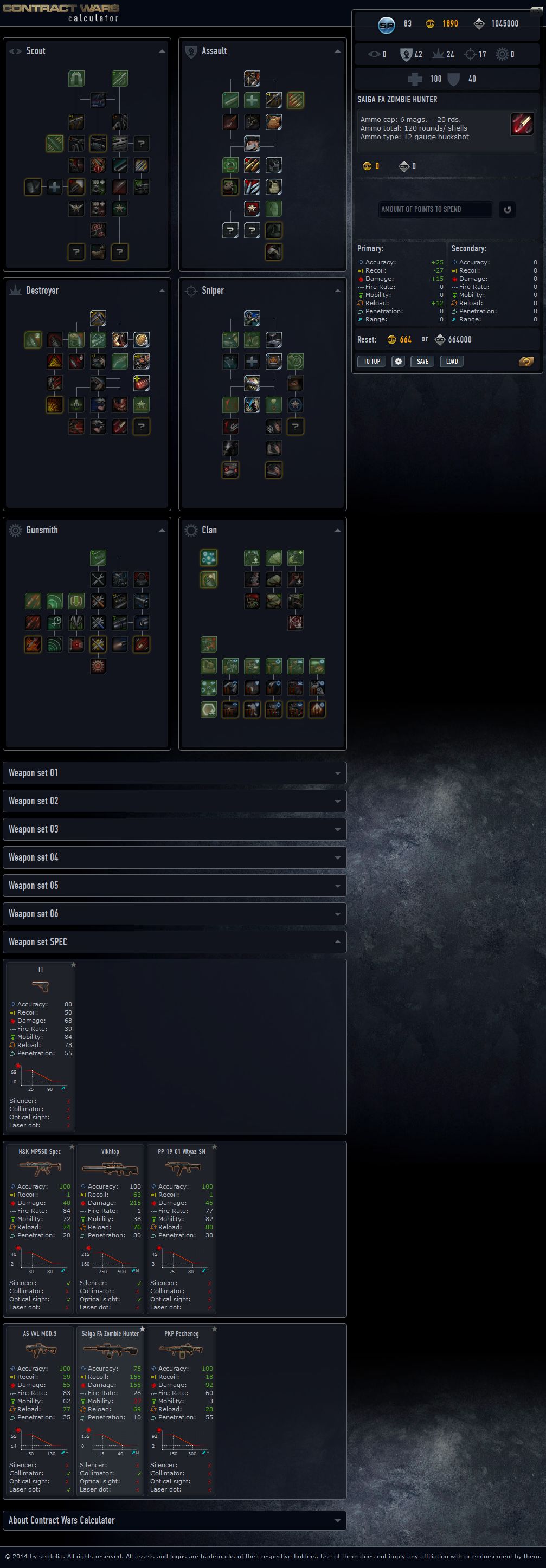Open the Weapon set 06 section
The width and height of the screenshot is (546, 1568).
175,914
